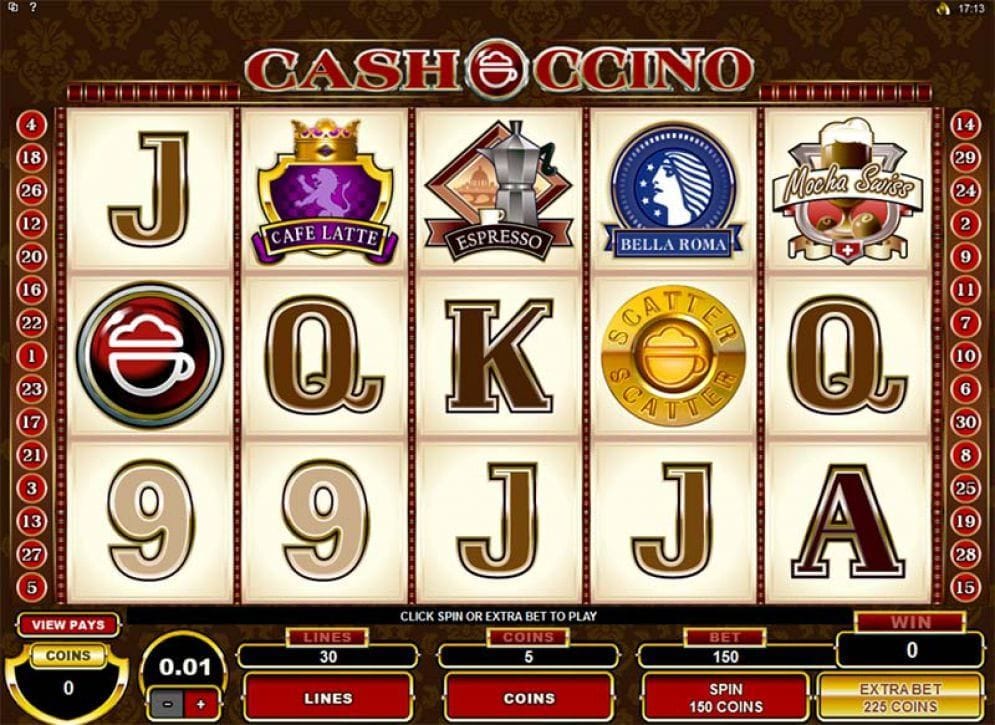Click the red Coins bet button
995x725 pixels.
(528, 697)
